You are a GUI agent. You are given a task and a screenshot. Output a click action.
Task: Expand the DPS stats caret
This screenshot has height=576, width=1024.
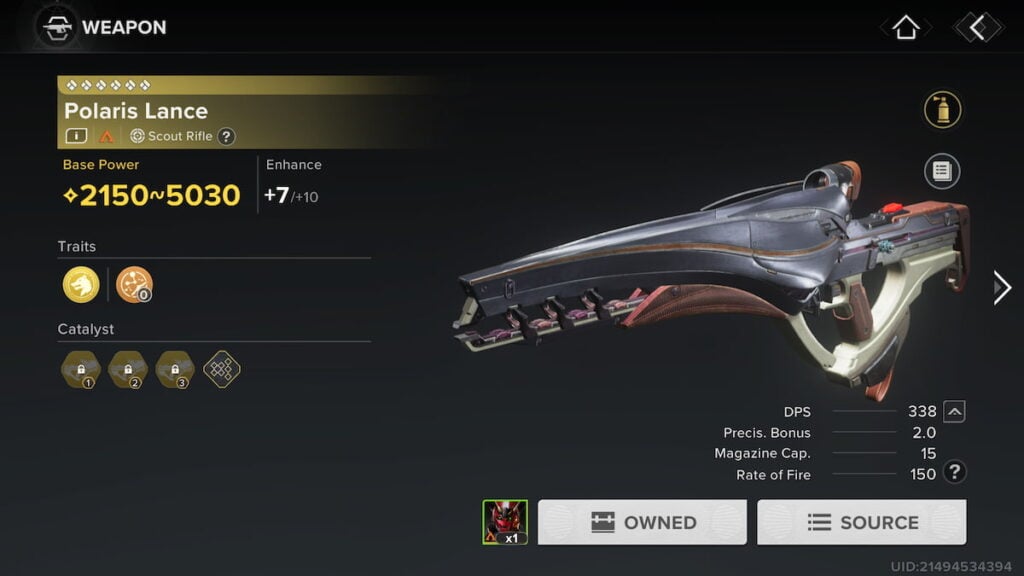click(x=955, y=411)
